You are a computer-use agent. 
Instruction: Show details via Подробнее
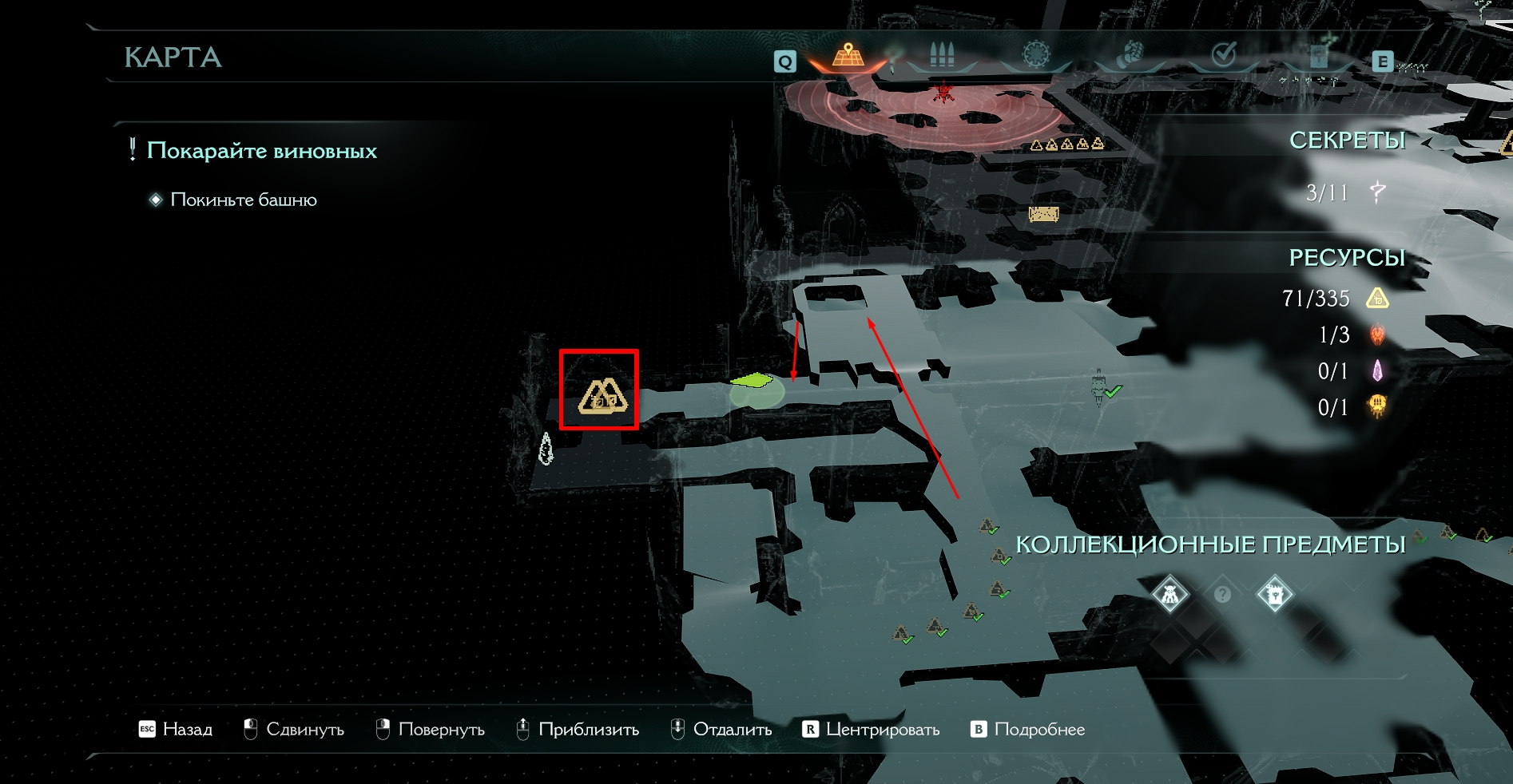[x=1028, y=729]
